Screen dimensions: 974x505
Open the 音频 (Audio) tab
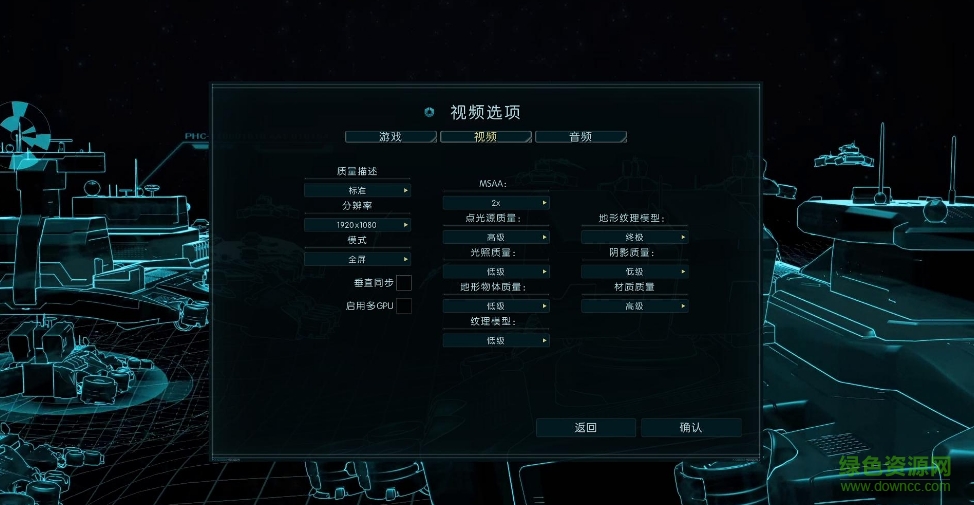pos(580,137)
